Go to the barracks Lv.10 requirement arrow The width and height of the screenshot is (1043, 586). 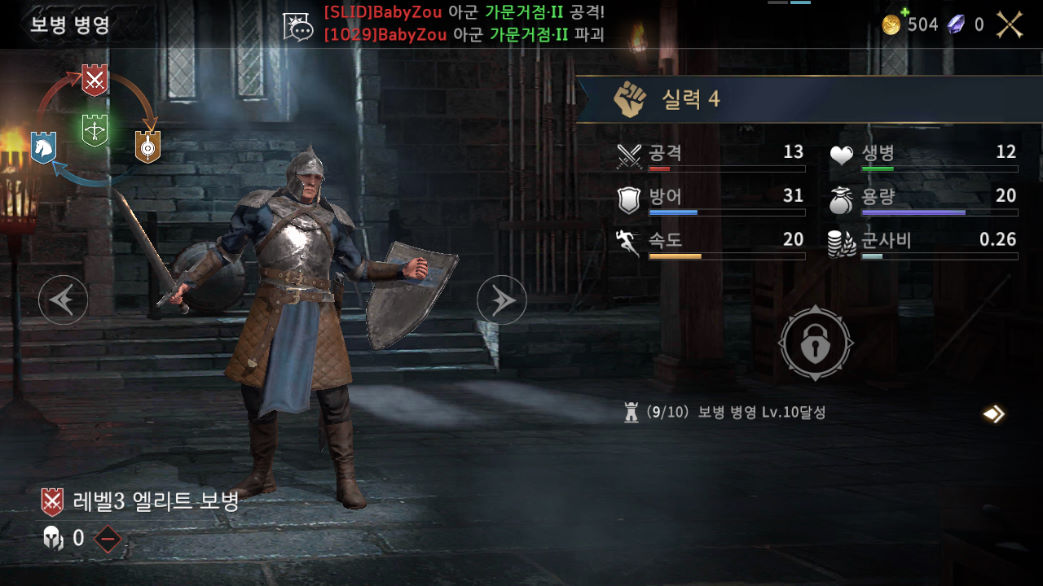[992, 413]
